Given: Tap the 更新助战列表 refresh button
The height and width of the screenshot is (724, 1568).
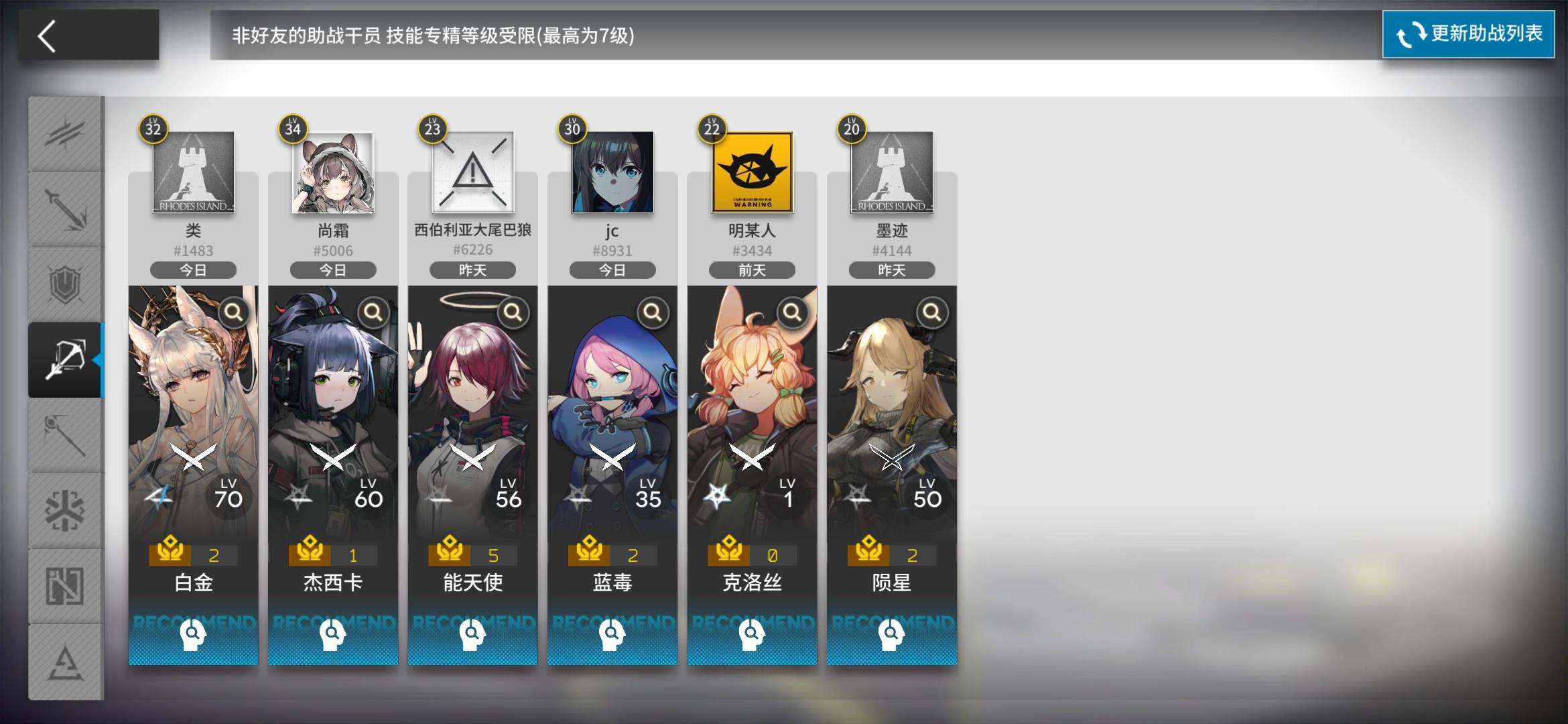Looking at the screenshot, I should click(x=1467, y=34).
